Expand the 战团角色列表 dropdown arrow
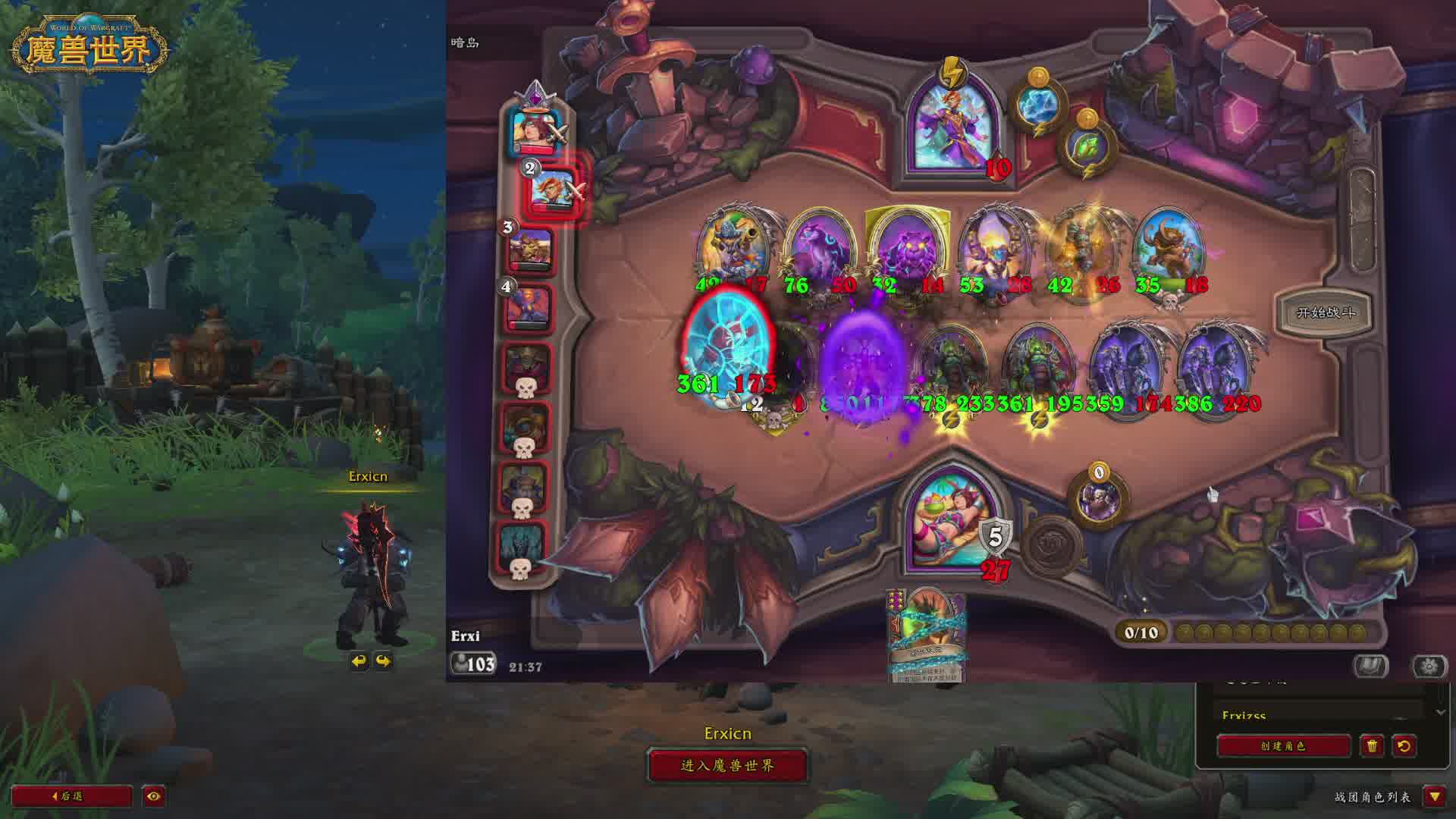The height and width of the screenshot is (819, 1456). coord(1434,796)
